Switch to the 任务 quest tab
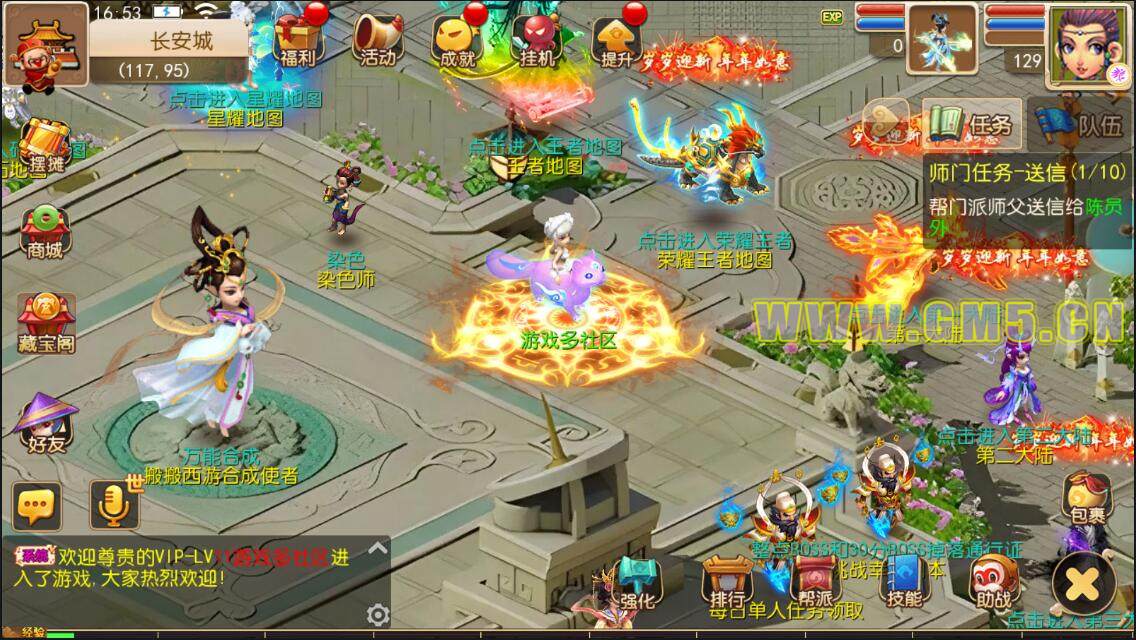1136x640 pixels. [972, 125]
